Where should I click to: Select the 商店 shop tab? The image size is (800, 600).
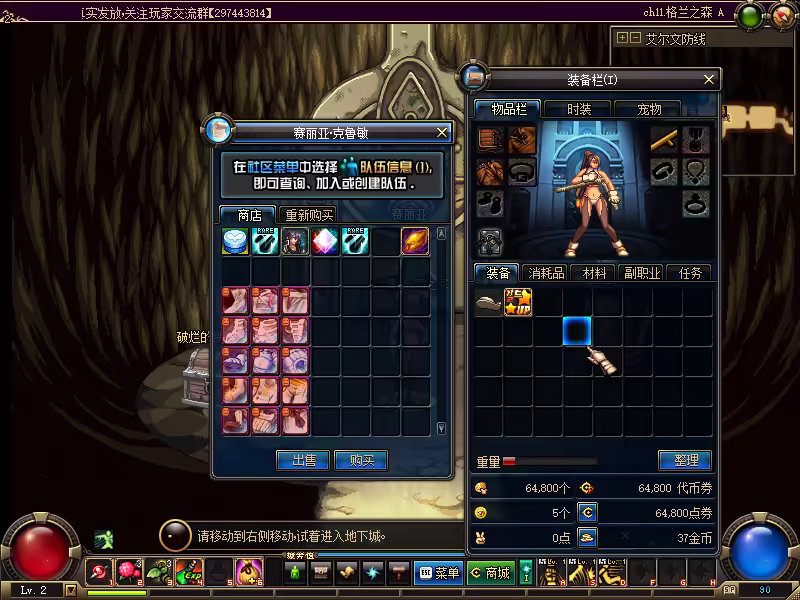pyautogui.click(x=249, y=215)
